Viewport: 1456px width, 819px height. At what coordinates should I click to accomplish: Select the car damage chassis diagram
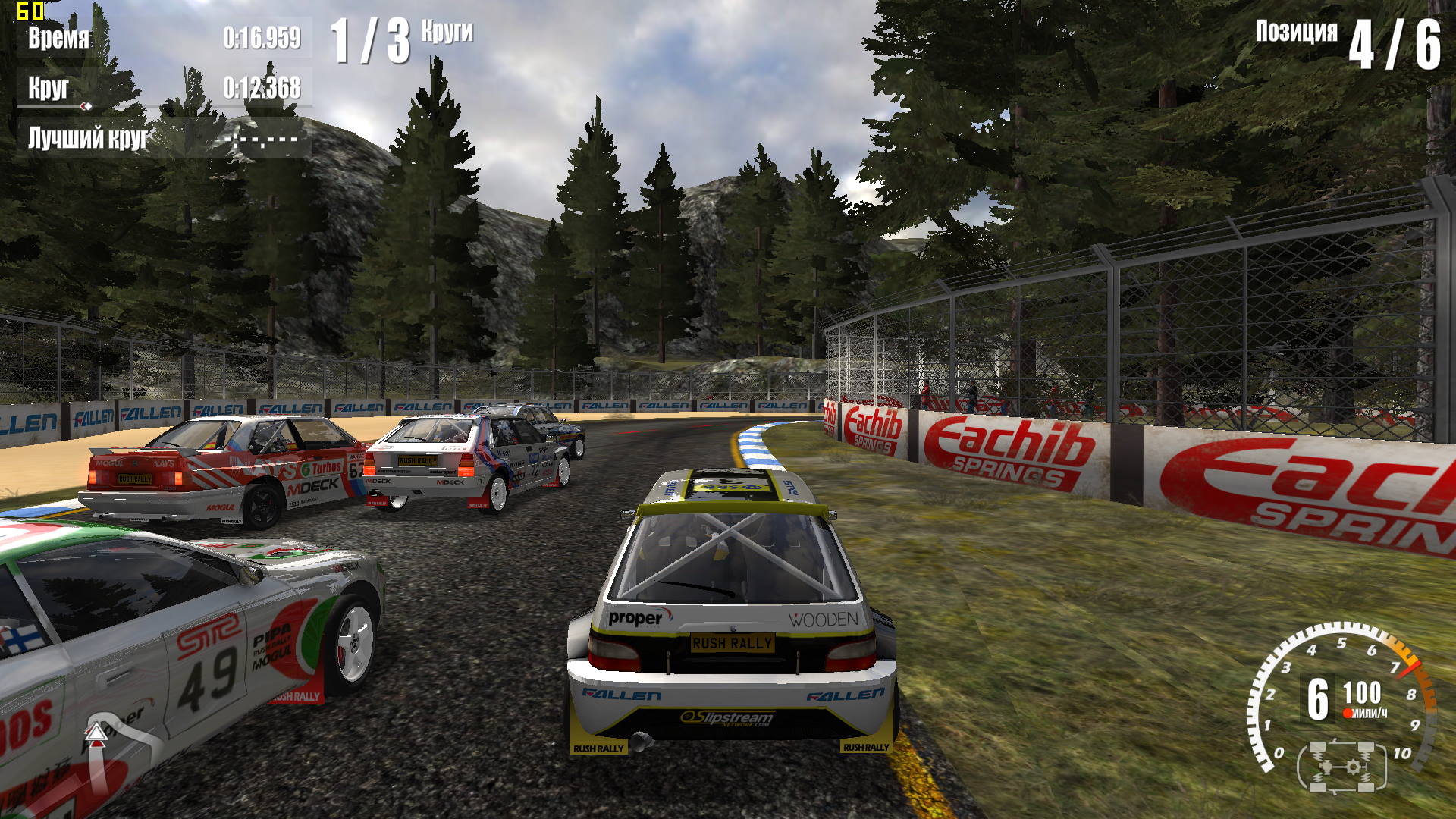point(1341,767)
